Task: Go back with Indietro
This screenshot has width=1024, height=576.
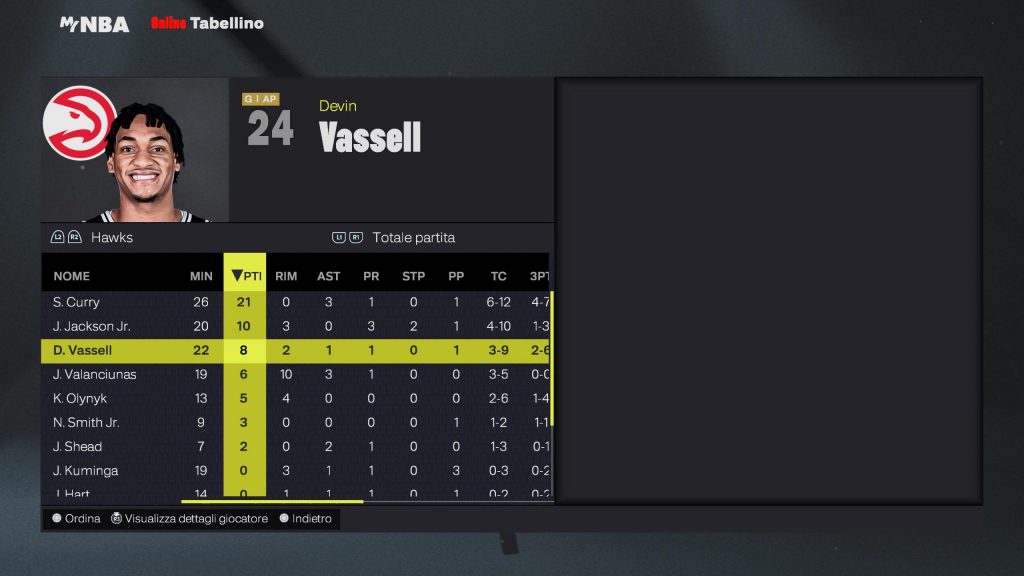Action: click(311, 519)
